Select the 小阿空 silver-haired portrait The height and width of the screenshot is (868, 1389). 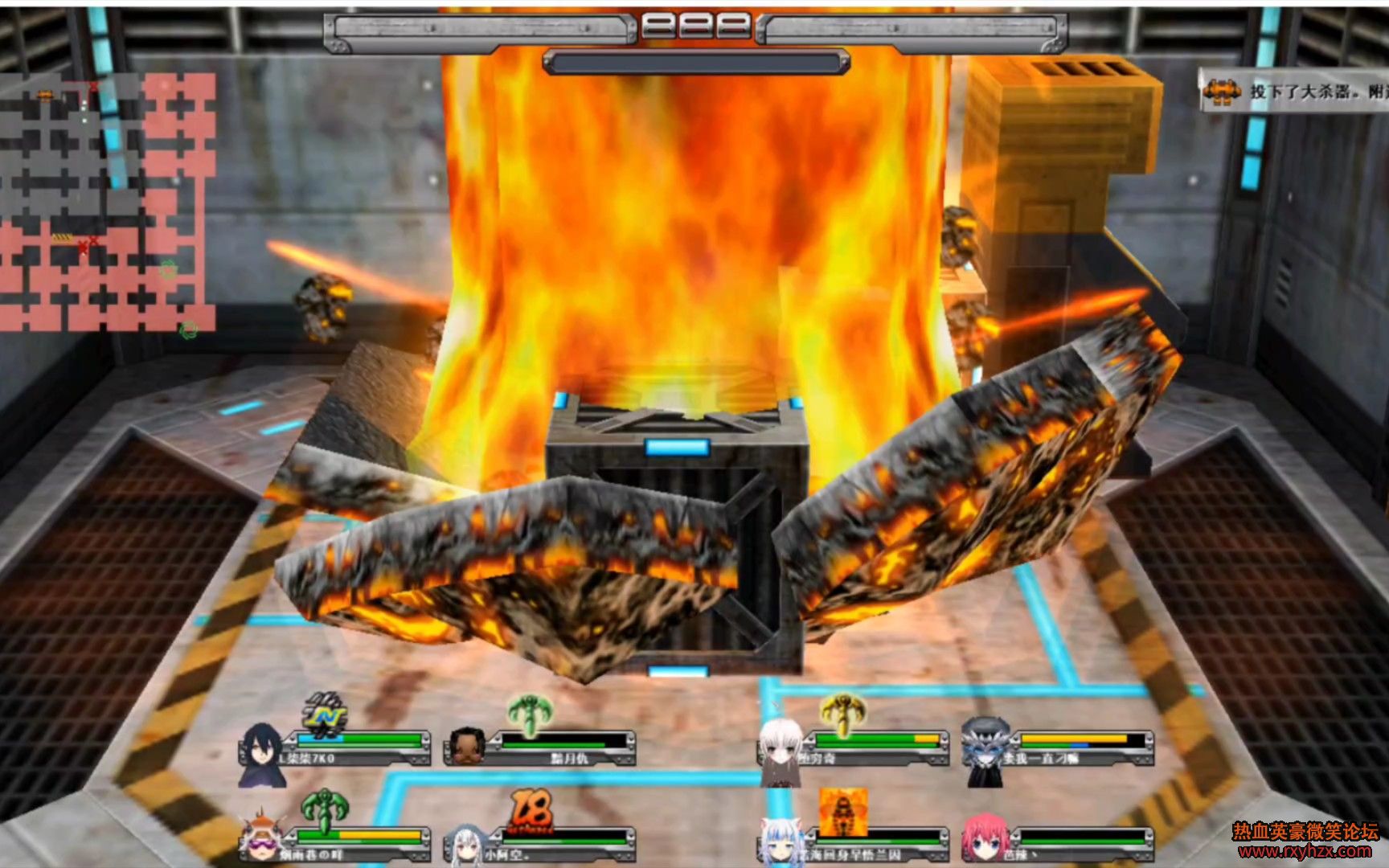click(x=466, y=845)
